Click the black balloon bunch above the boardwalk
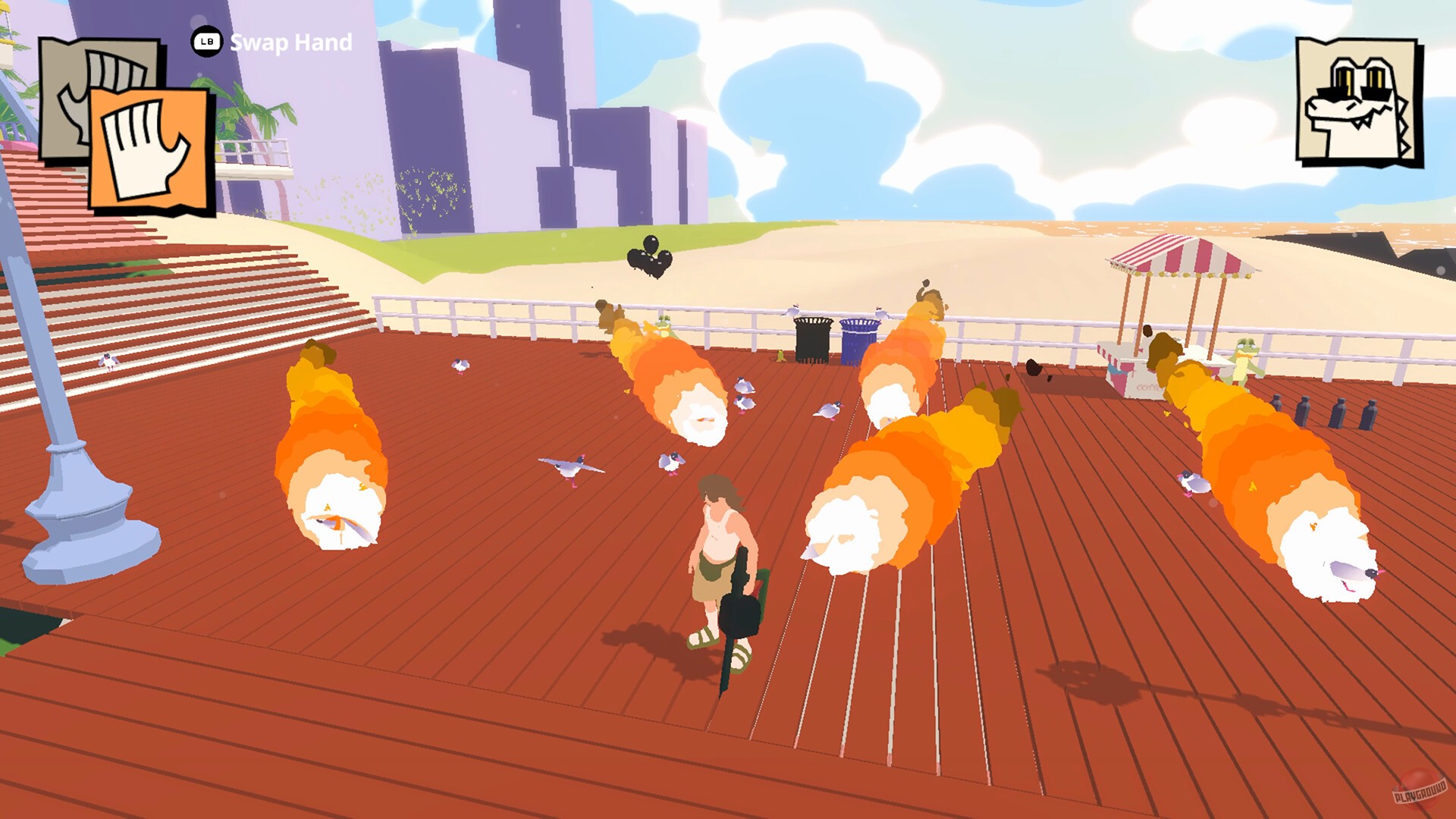This screenshot has width=1456, height=819. pyautogui.click(x=648, y=256)
